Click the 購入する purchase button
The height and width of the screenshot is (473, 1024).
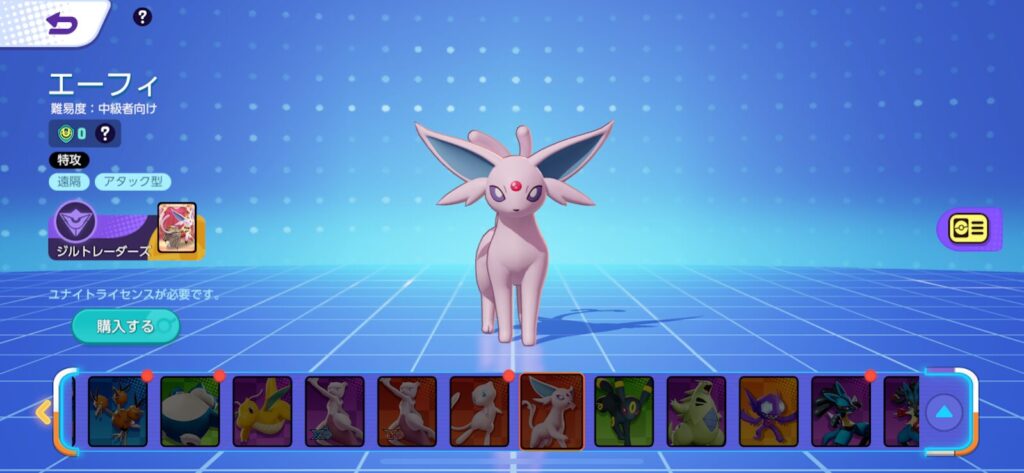pyautogui.click(x=125, y=326)
